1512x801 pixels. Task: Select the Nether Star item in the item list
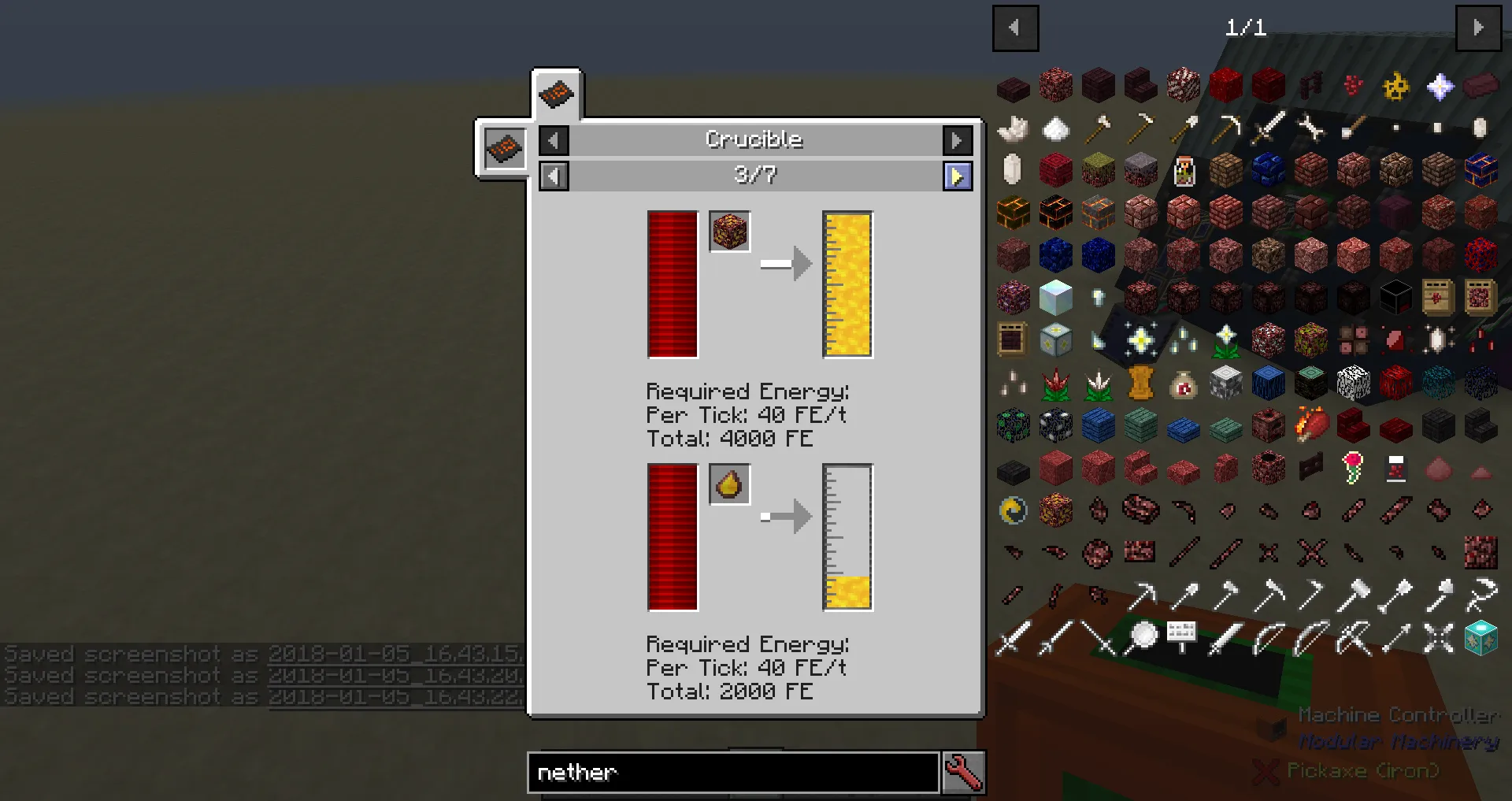coord(1440,86)
